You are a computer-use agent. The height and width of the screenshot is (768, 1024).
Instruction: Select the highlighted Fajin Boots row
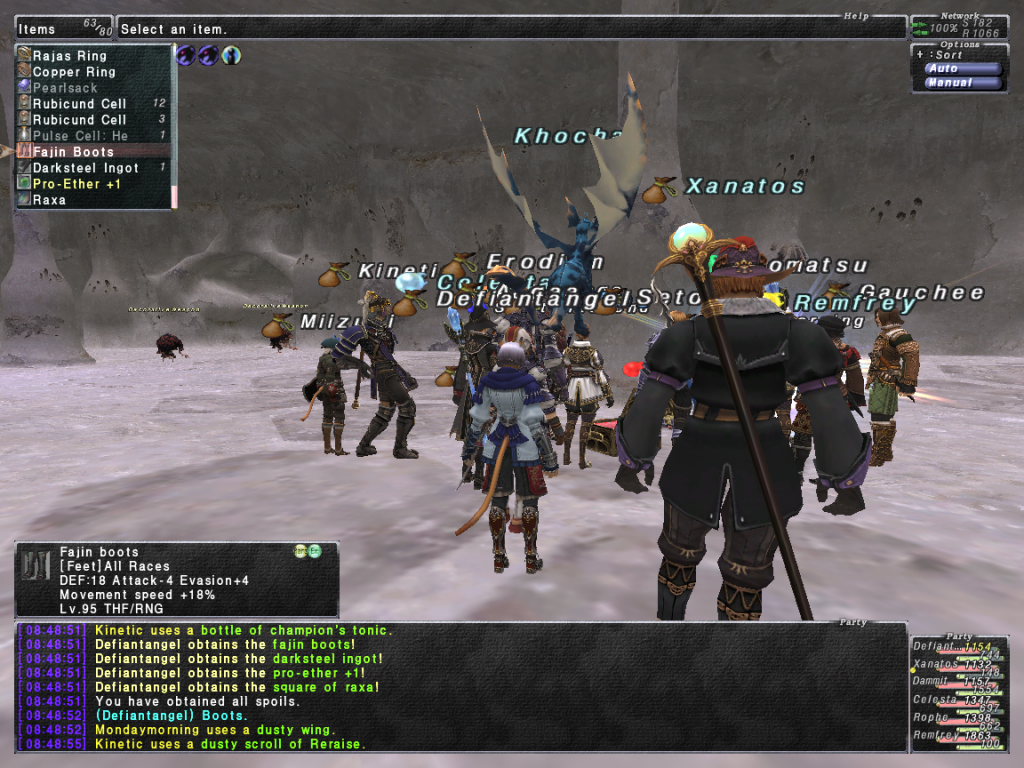point(74,152)
